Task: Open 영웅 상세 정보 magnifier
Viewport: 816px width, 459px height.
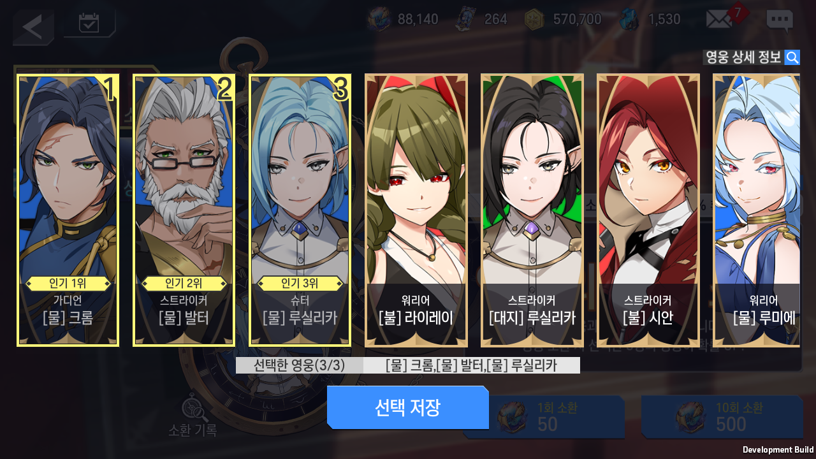Action: [792, 57]
